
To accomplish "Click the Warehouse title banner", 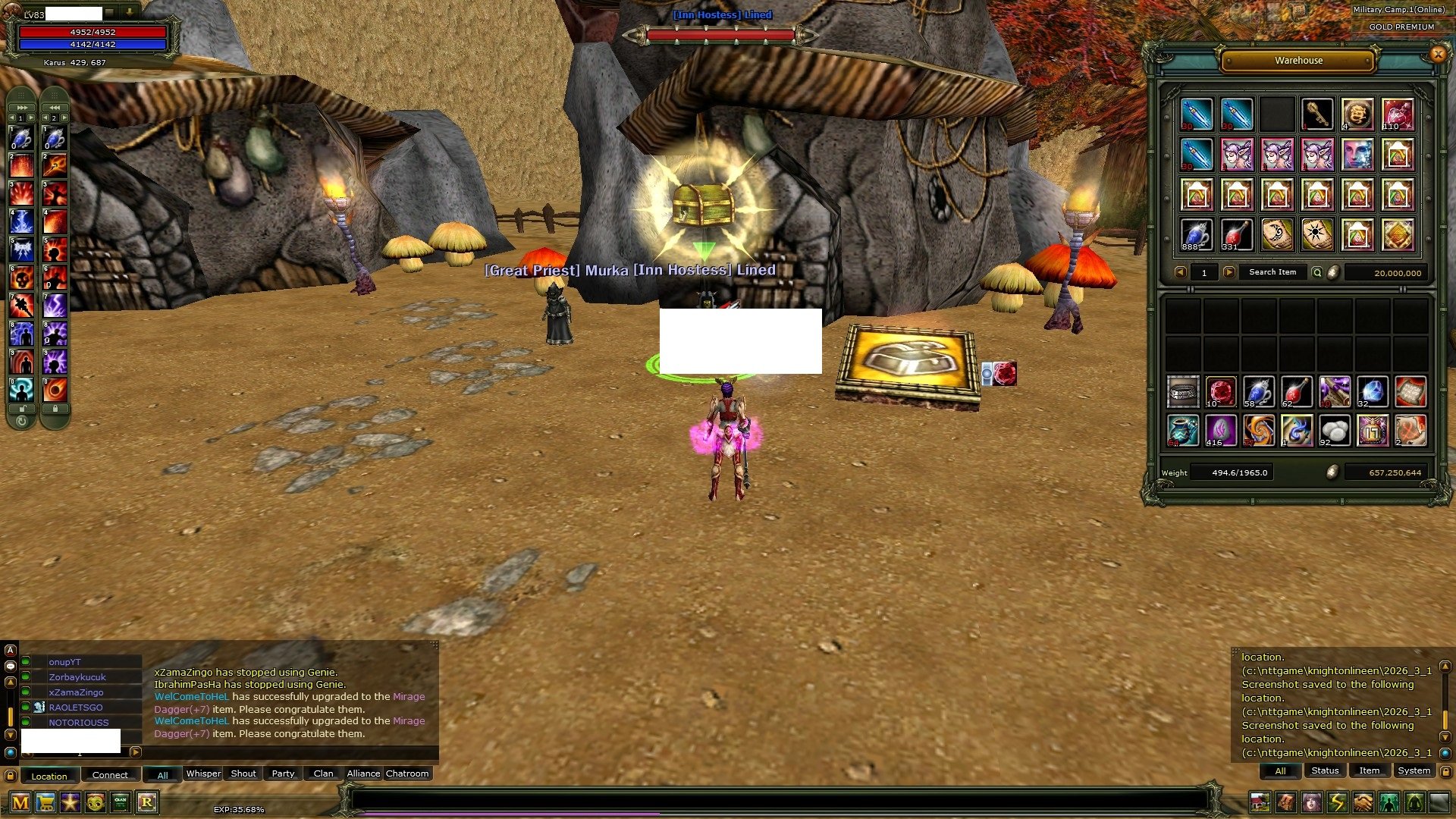I will pyautogui.click(x=1298, y=61).
